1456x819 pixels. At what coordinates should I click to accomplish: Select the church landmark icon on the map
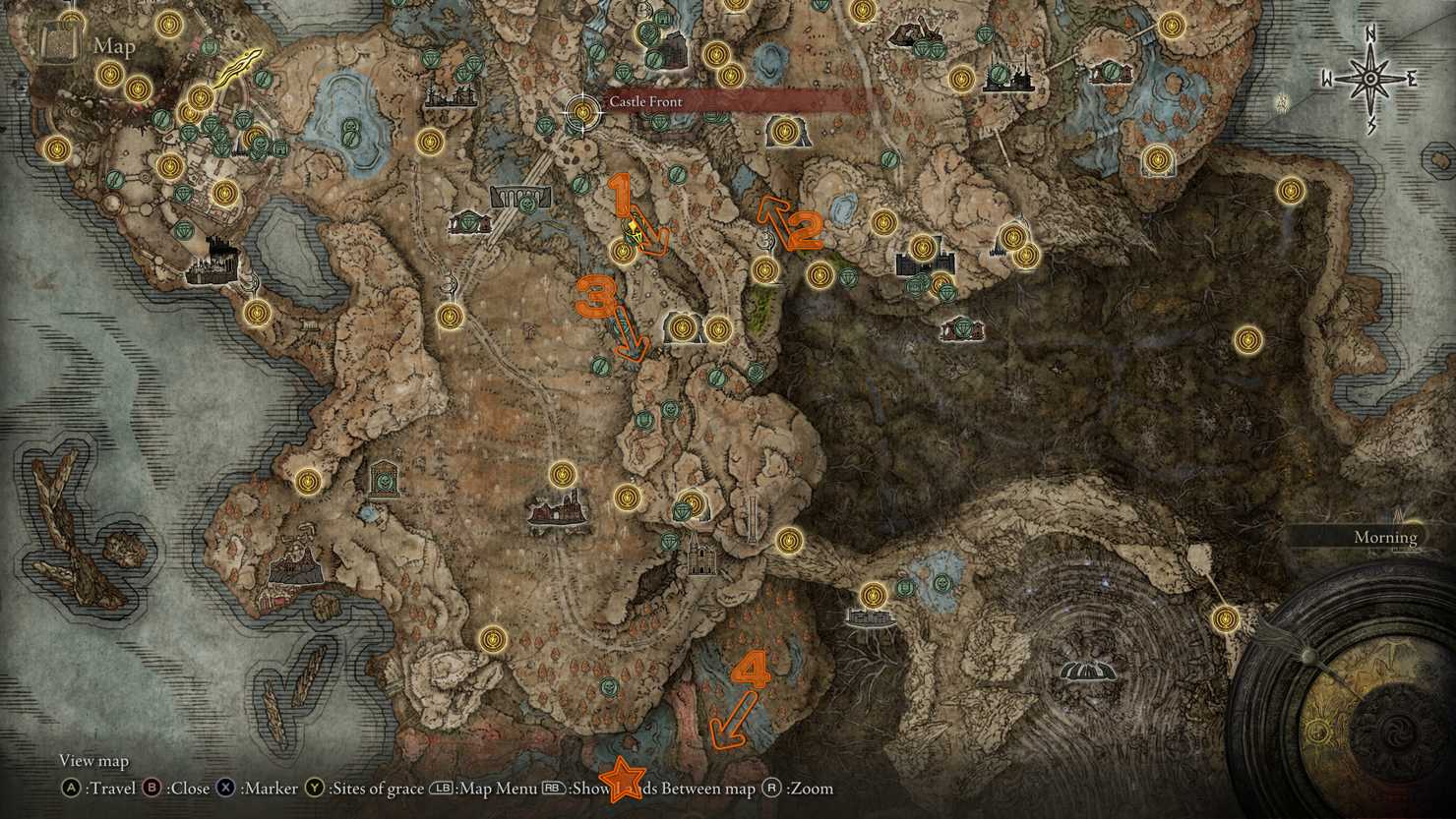[700, 557]
